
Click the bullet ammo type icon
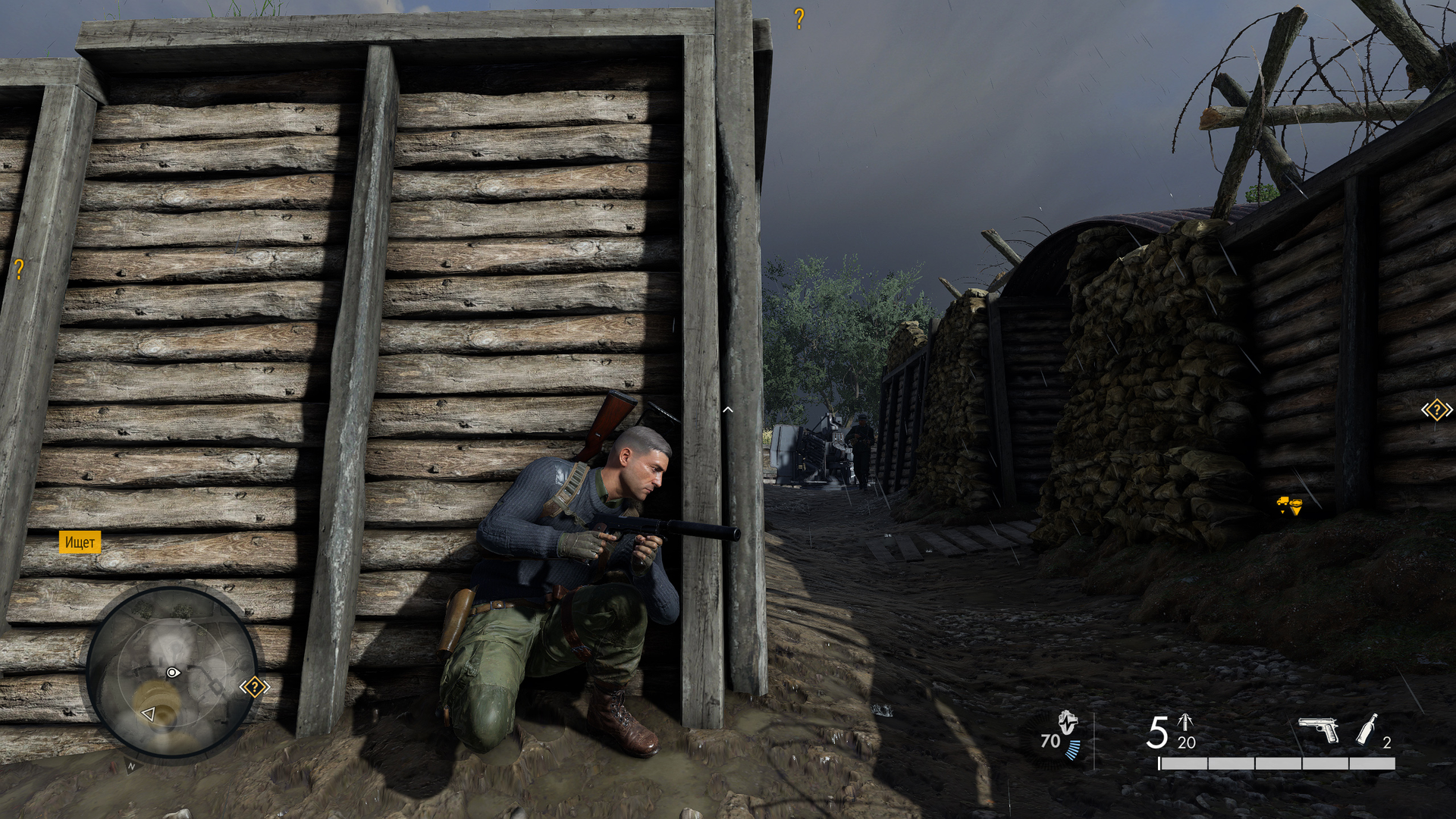[x=1185, y=722]
